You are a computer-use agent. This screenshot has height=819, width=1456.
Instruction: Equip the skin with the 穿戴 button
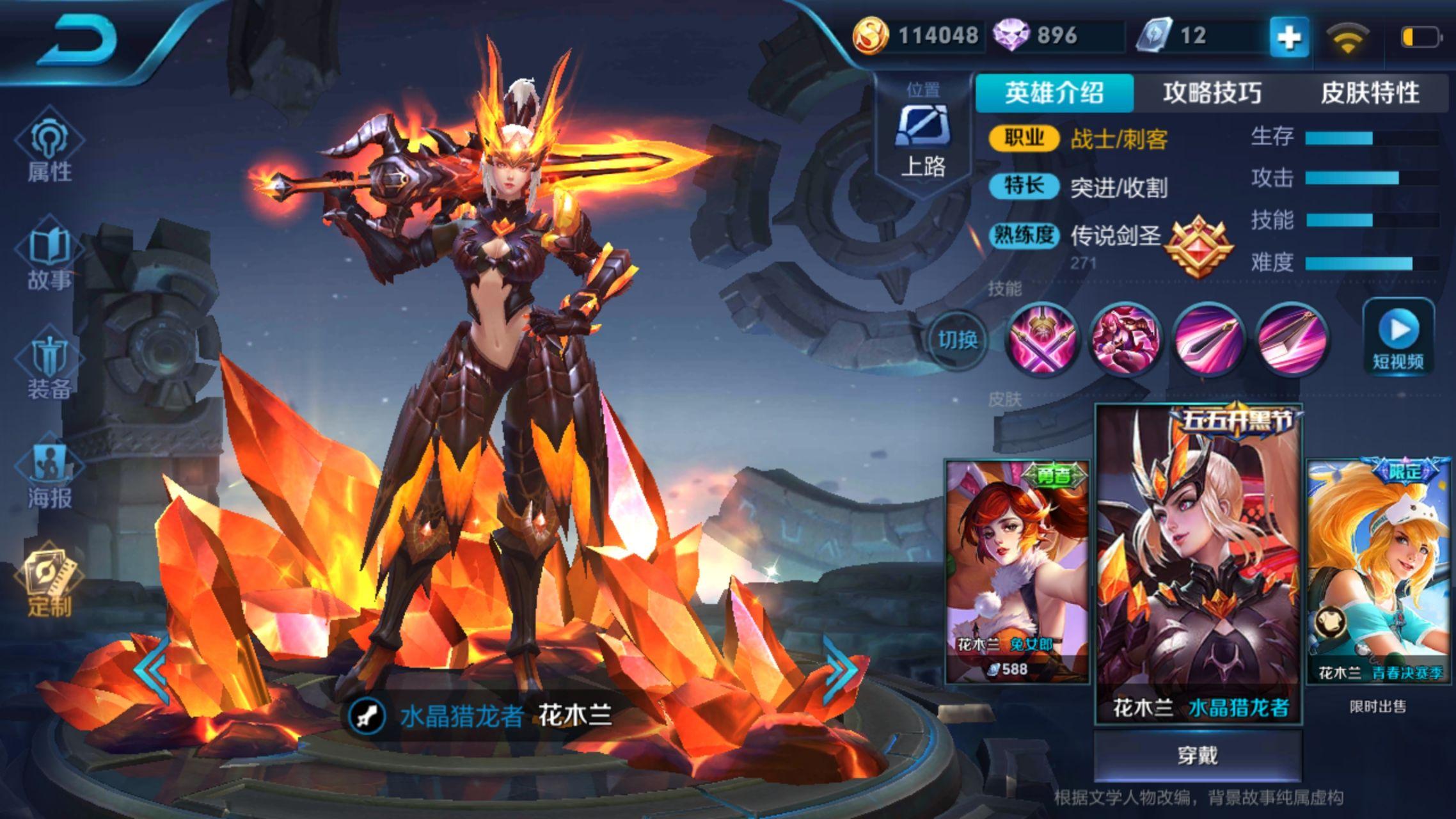tap(1198, 756)
